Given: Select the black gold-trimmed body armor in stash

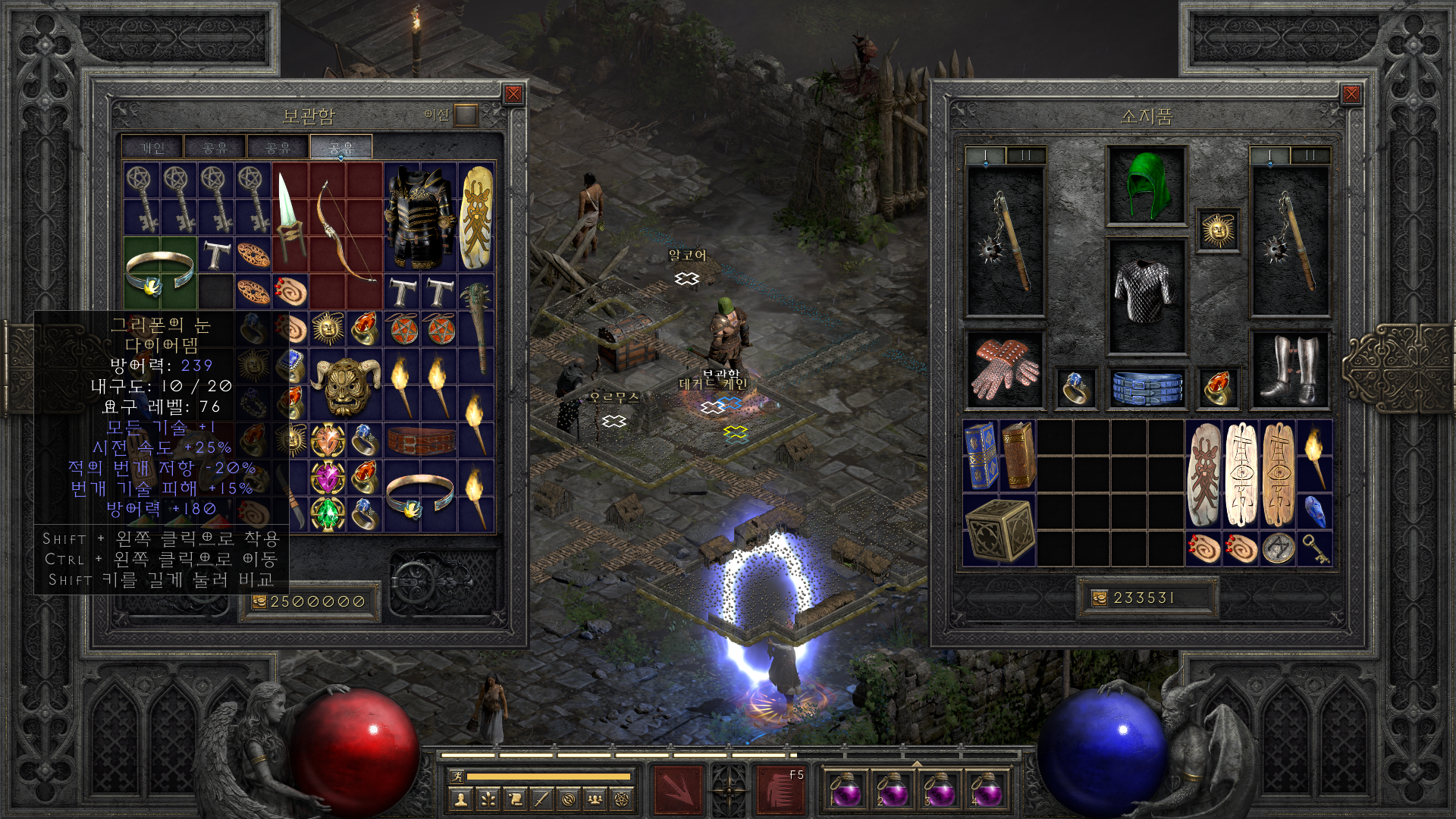Looking at the screenshot, I should (x=419, y=216).
